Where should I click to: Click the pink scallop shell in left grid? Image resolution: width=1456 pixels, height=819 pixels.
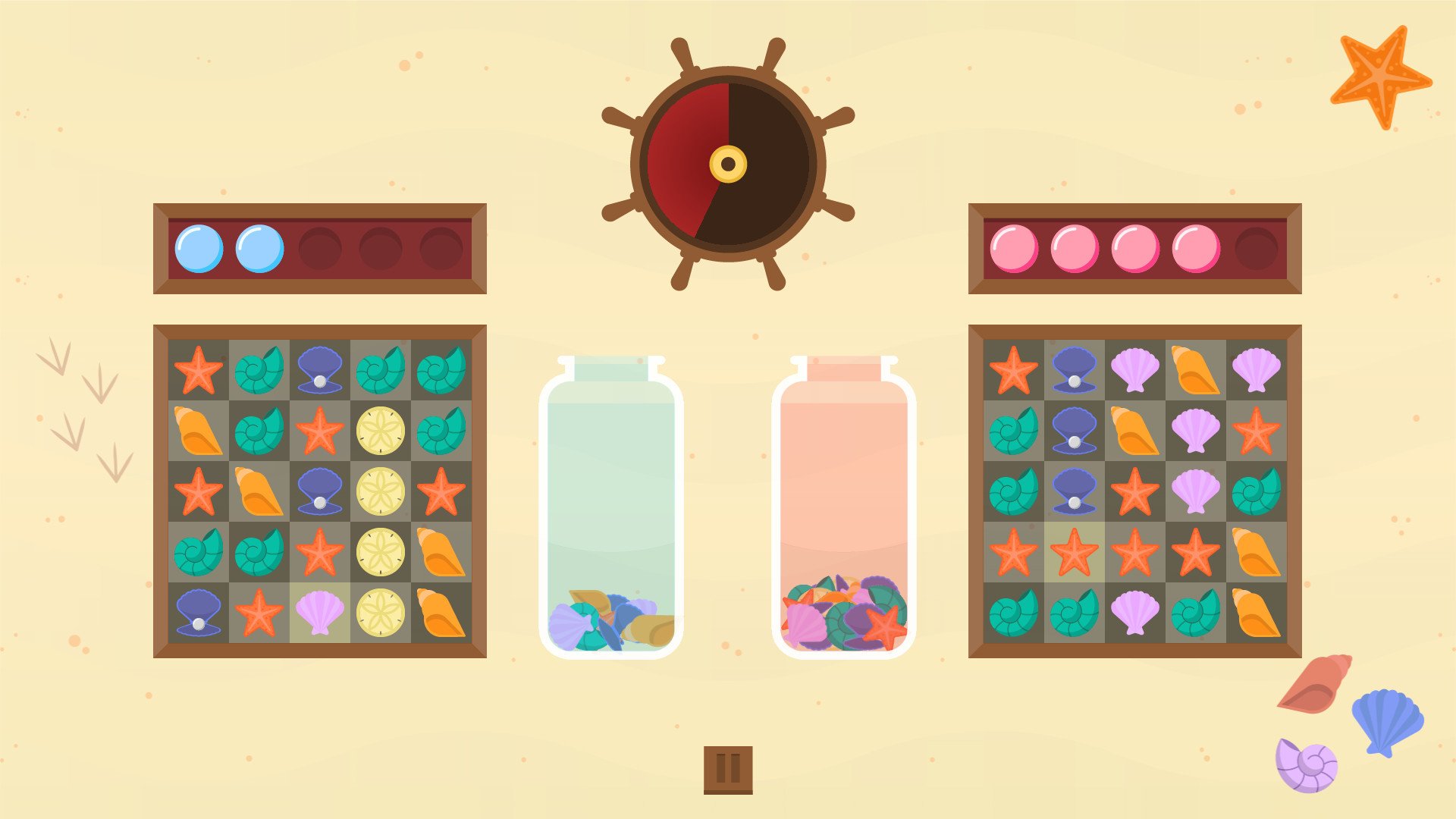pos(320,612)
